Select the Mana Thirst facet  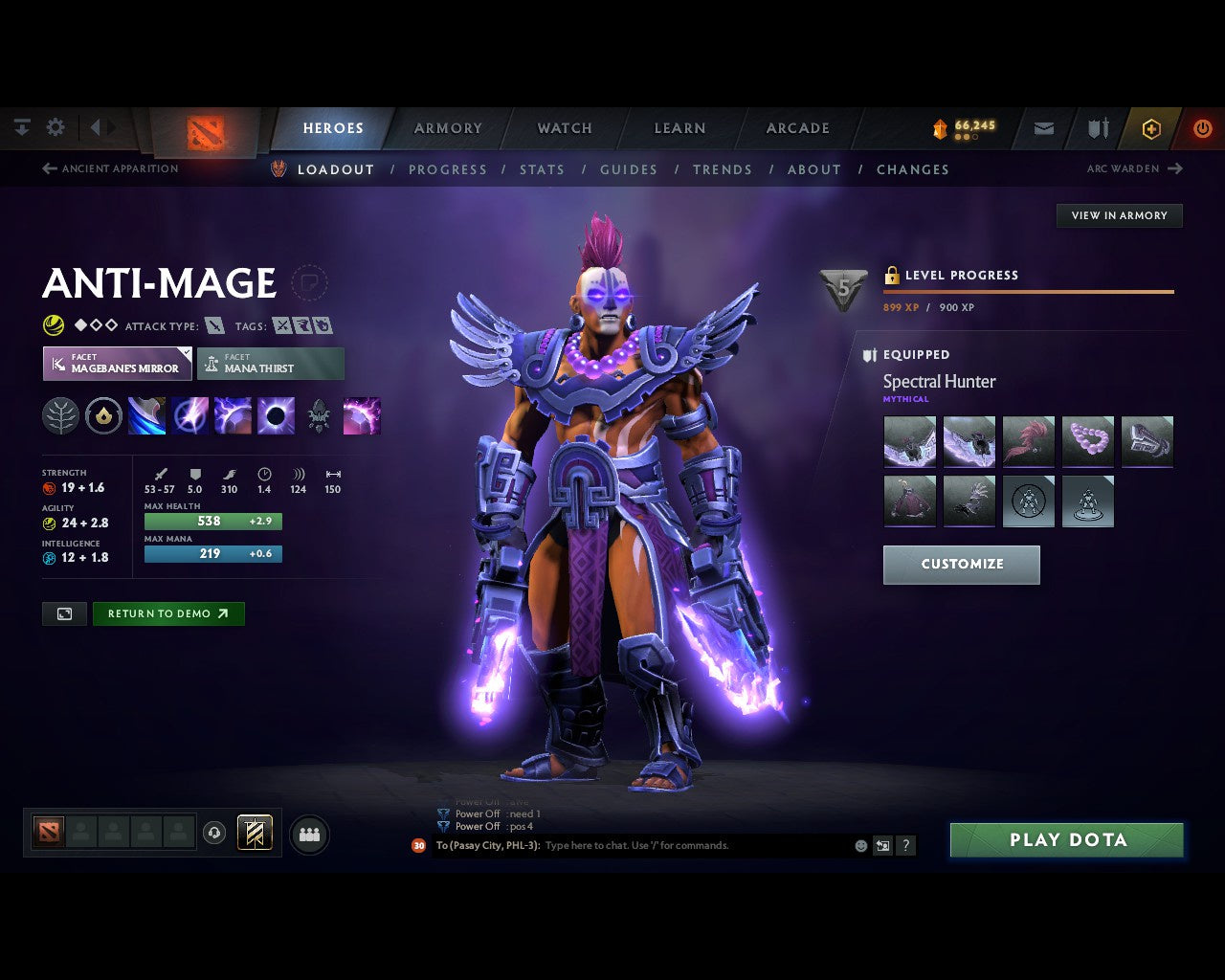[x=271, y=364]
